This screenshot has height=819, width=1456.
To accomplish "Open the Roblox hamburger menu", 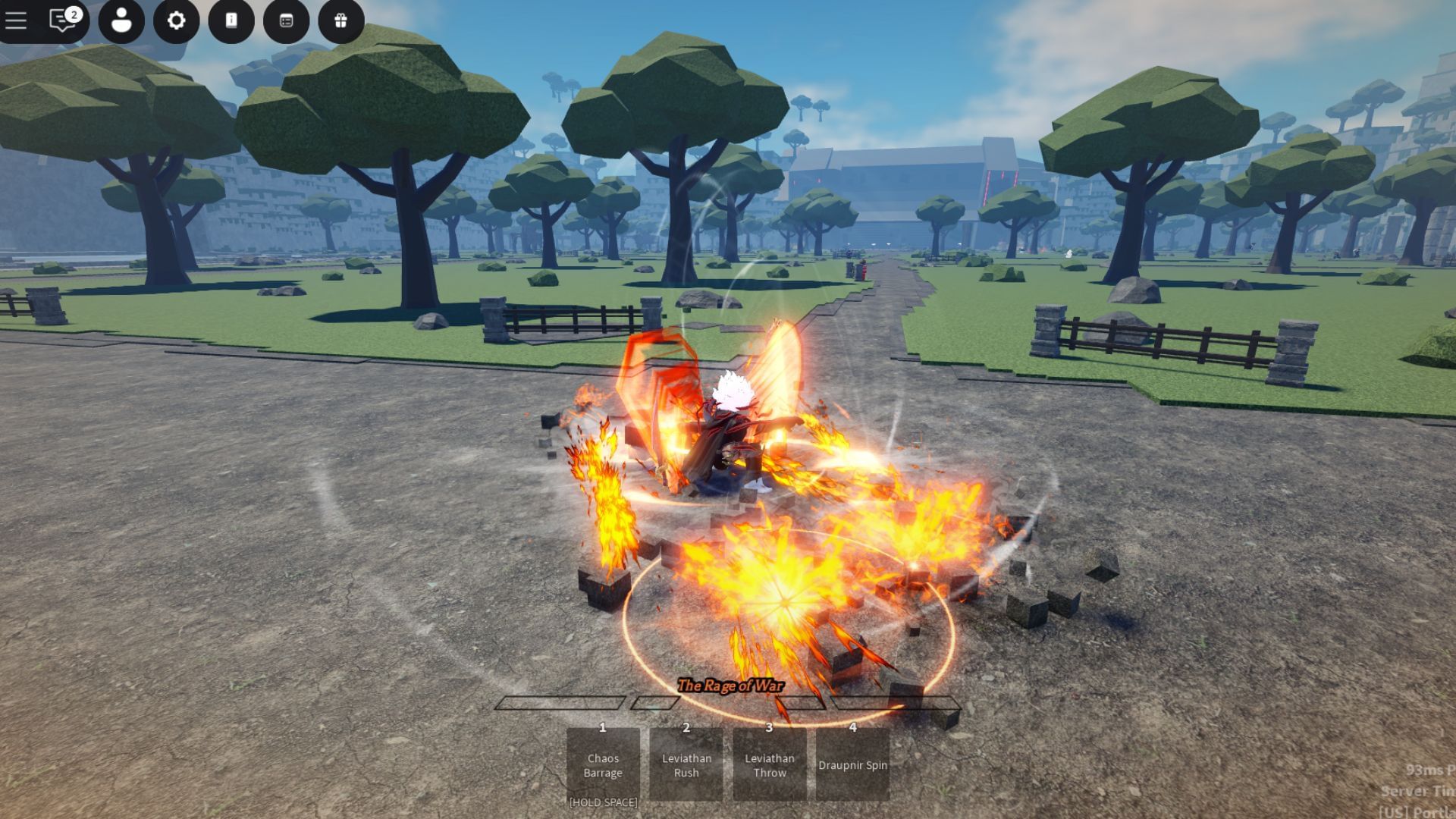I will [16, 20].
